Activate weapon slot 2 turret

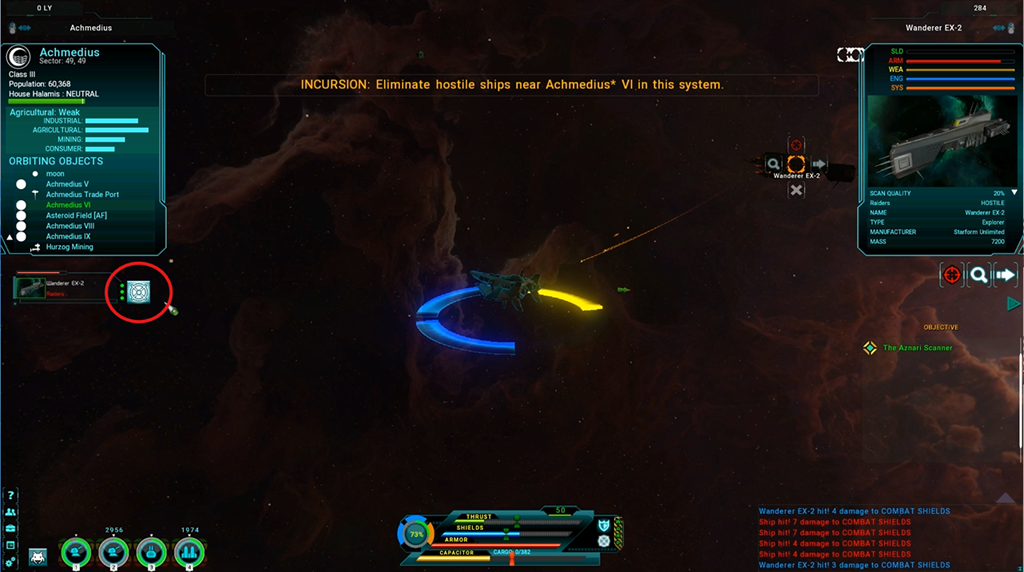pos(113,551)
